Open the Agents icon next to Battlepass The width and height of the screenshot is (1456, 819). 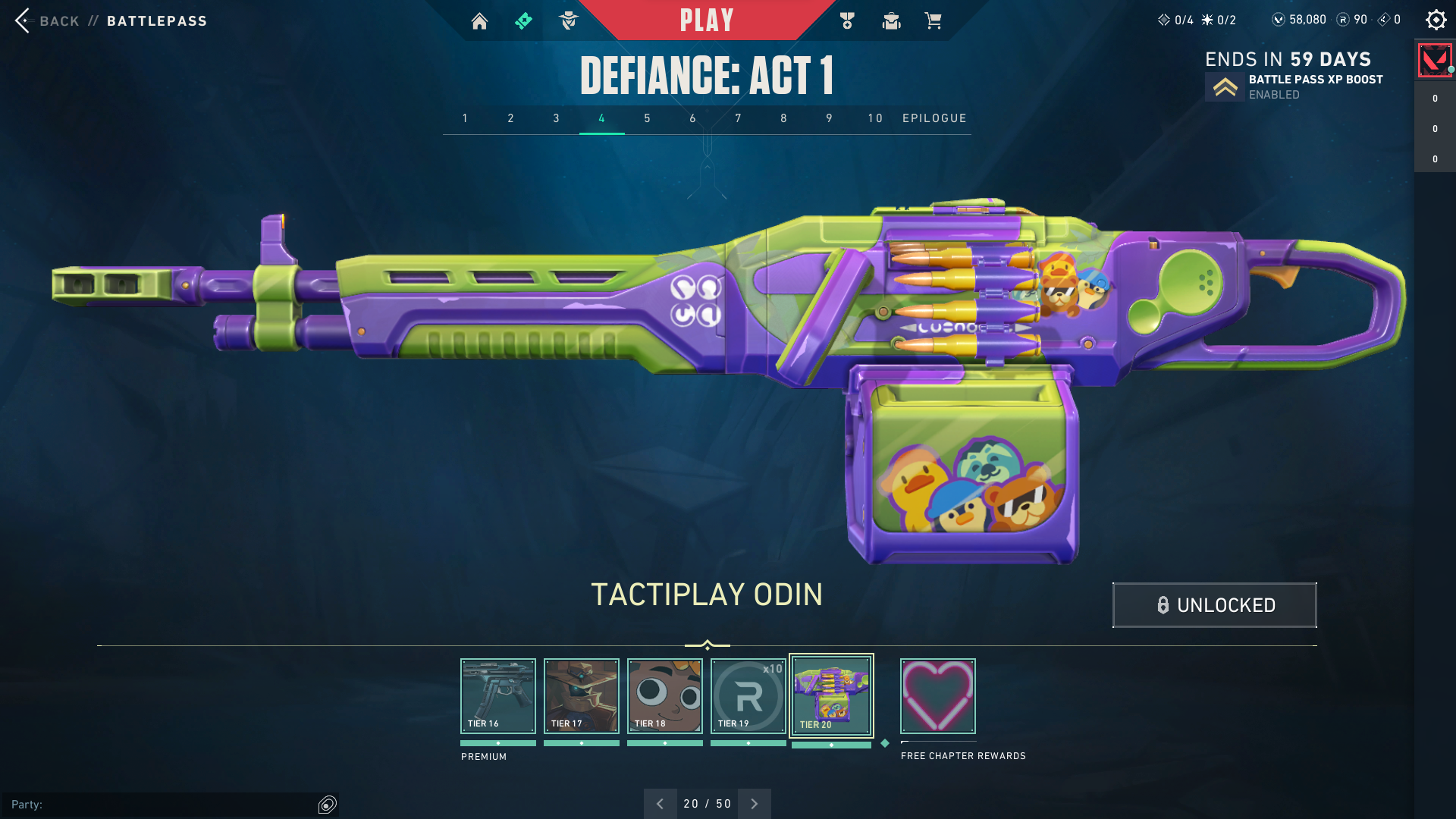(x=567, y=20)
